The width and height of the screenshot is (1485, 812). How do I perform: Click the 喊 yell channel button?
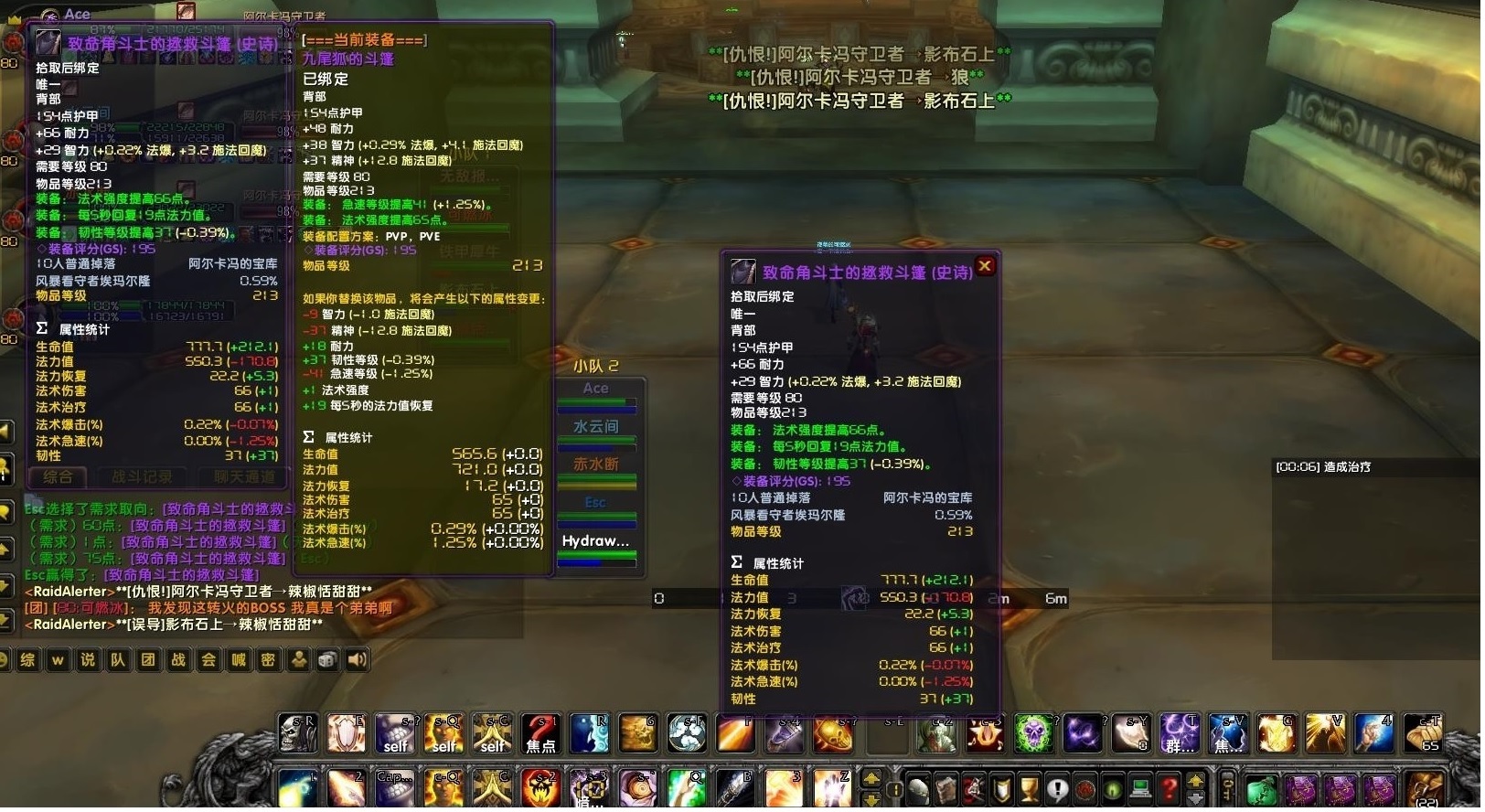click(x=238, y=659)
